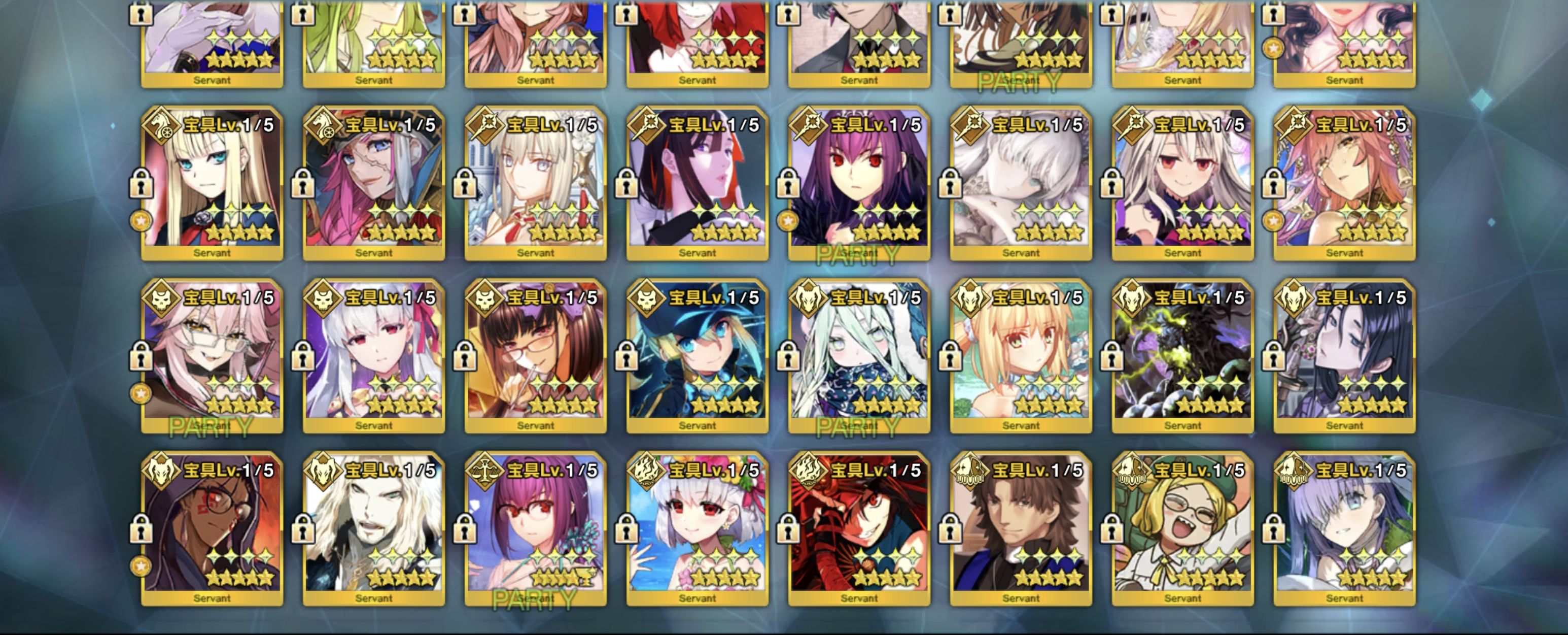Select the blonde teal-eyed Rider servant card

(212, 183)
